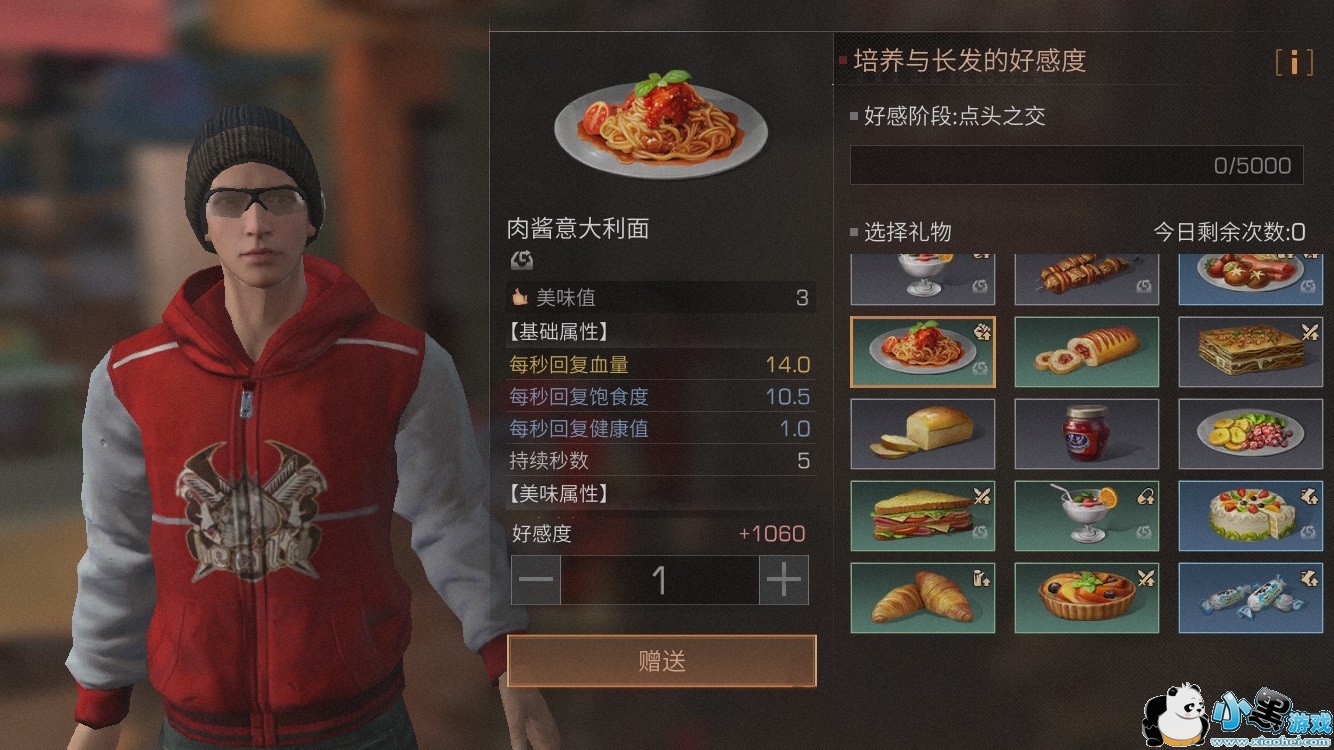Select the fruit cream cake gift
Viewport: 1334px width, 750px height.
pyautogui.click(x=1251, y=516)
